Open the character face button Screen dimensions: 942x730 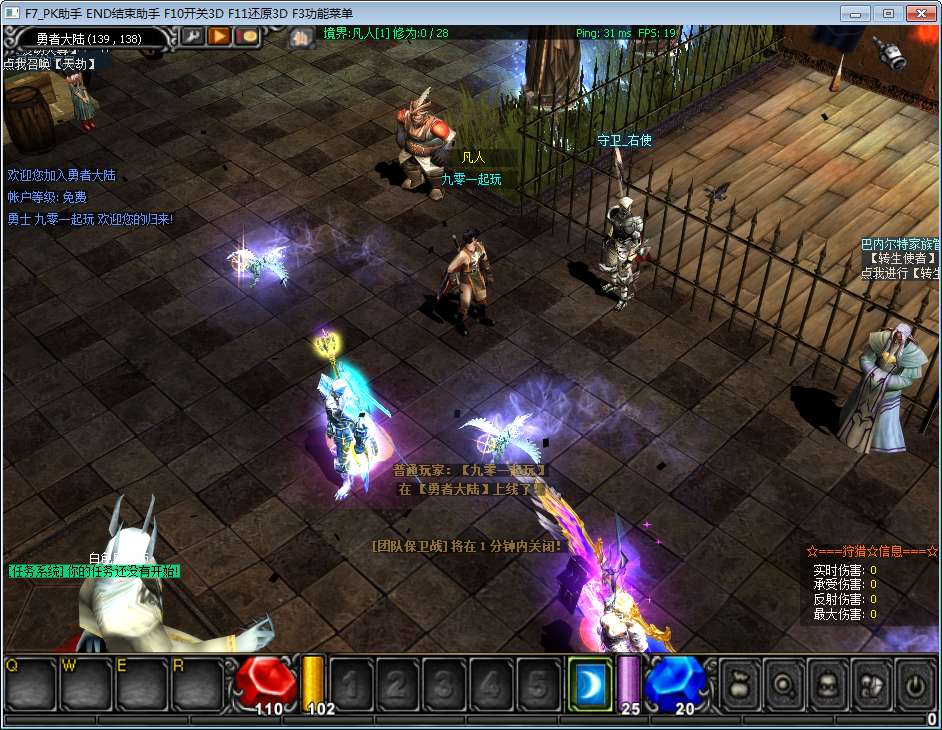[828, 684]
